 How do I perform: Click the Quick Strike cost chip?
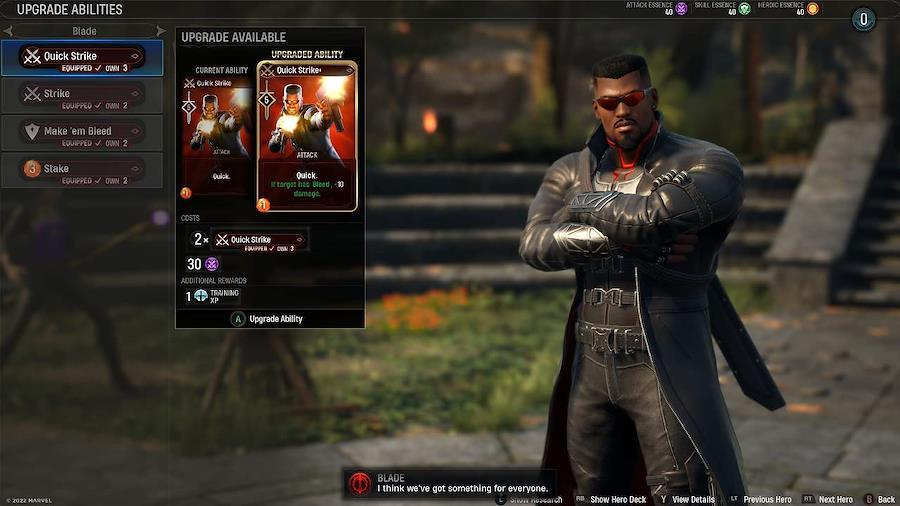click(x=260, y=240)
